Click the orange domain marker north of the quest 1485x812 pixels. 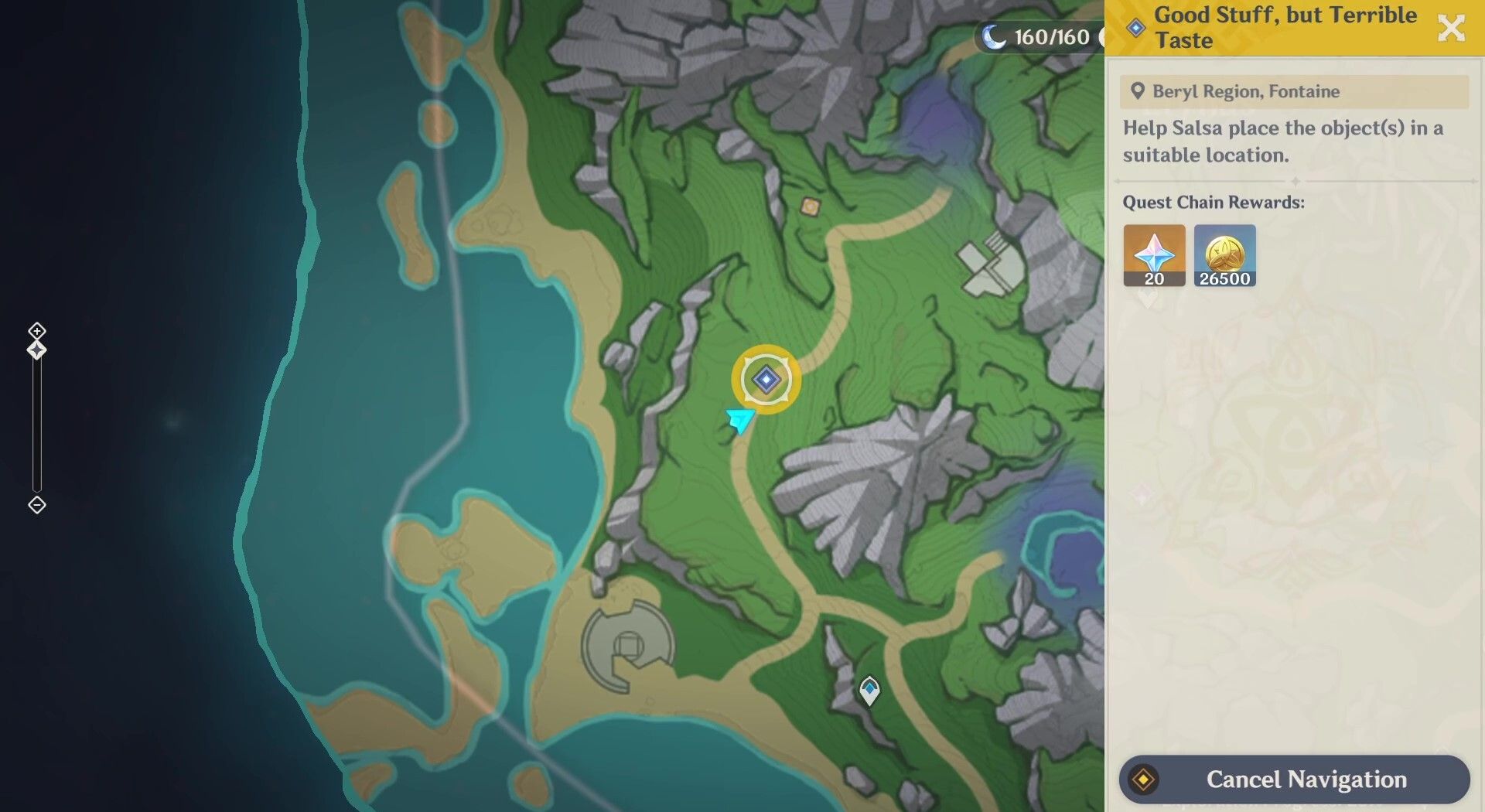coord(809,205)
